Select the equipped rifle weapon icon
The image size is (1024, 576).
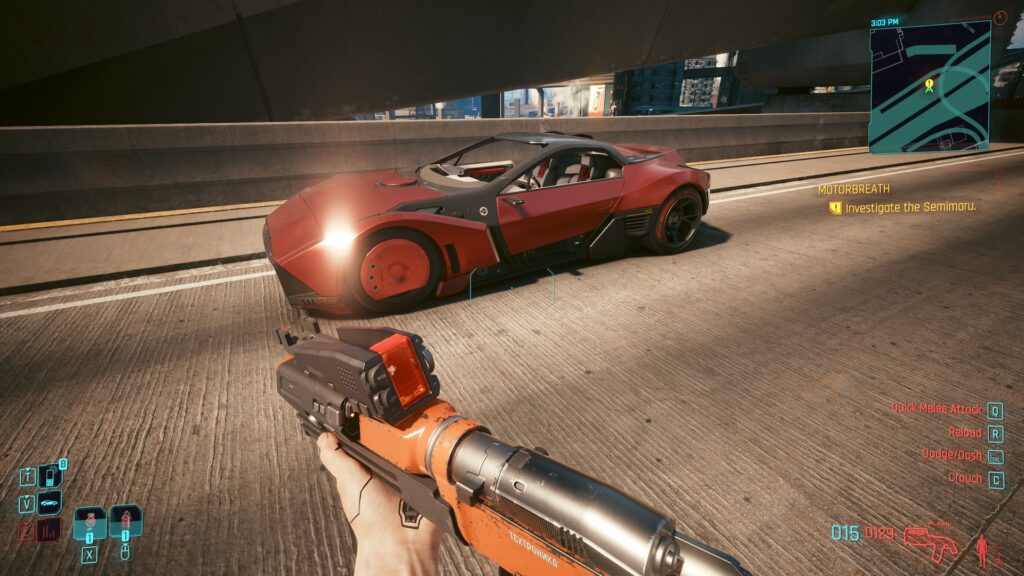(x=930, y=541)
